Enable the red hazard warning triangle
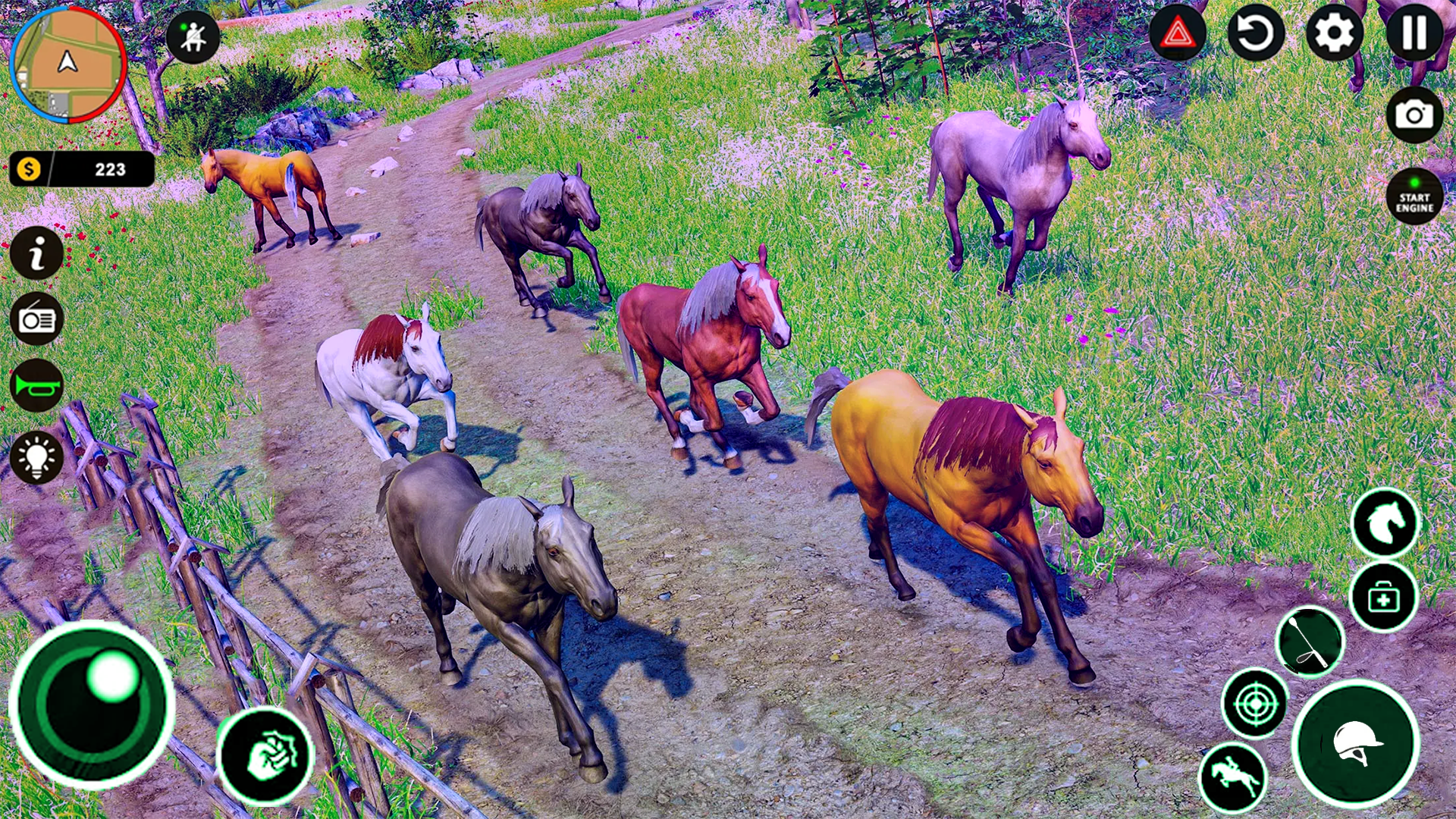The image size is (1456, 819). [x=1180, y=33]
